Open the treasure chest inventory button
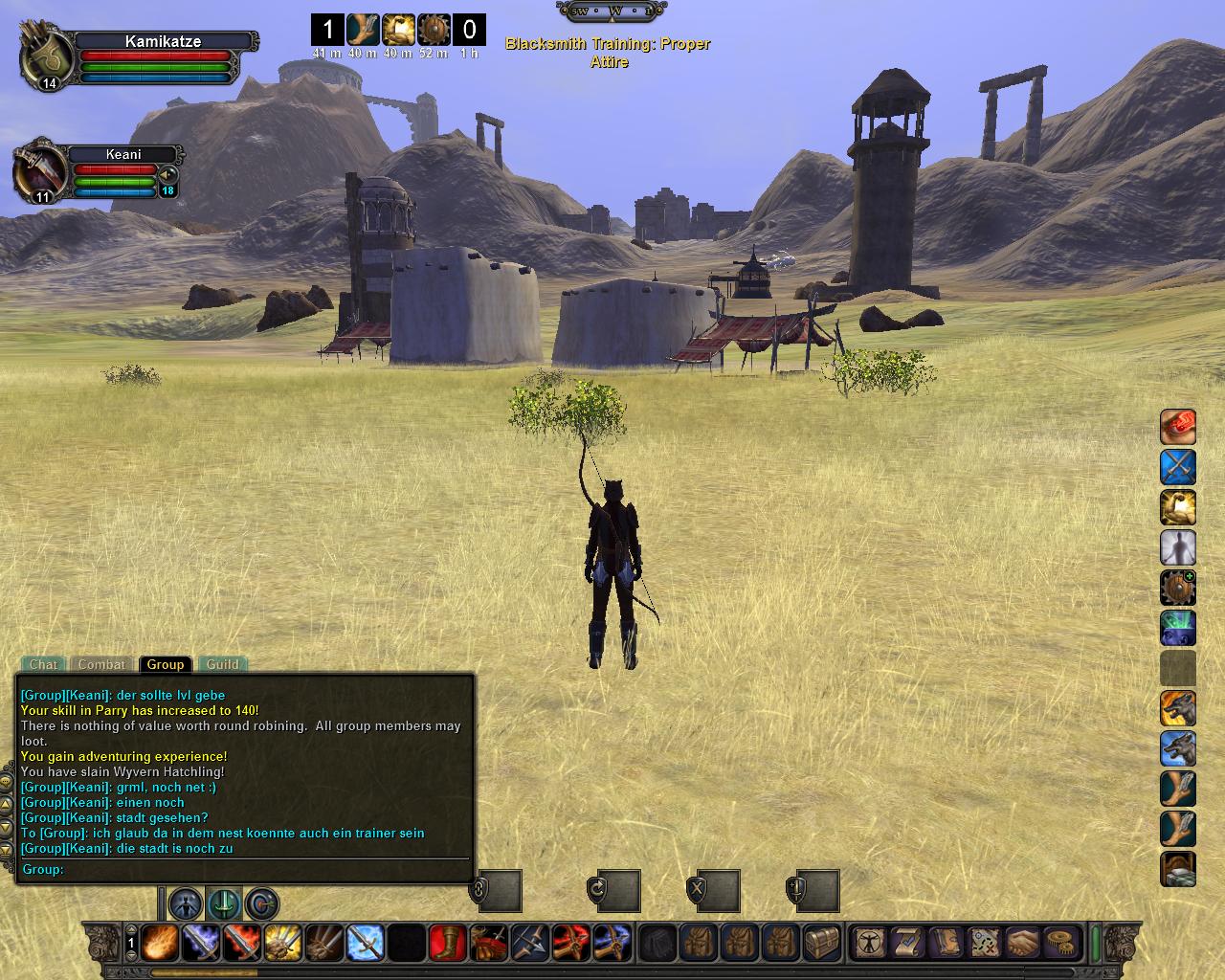Viewport: 1225px width, 980px height. pos(822,943)
